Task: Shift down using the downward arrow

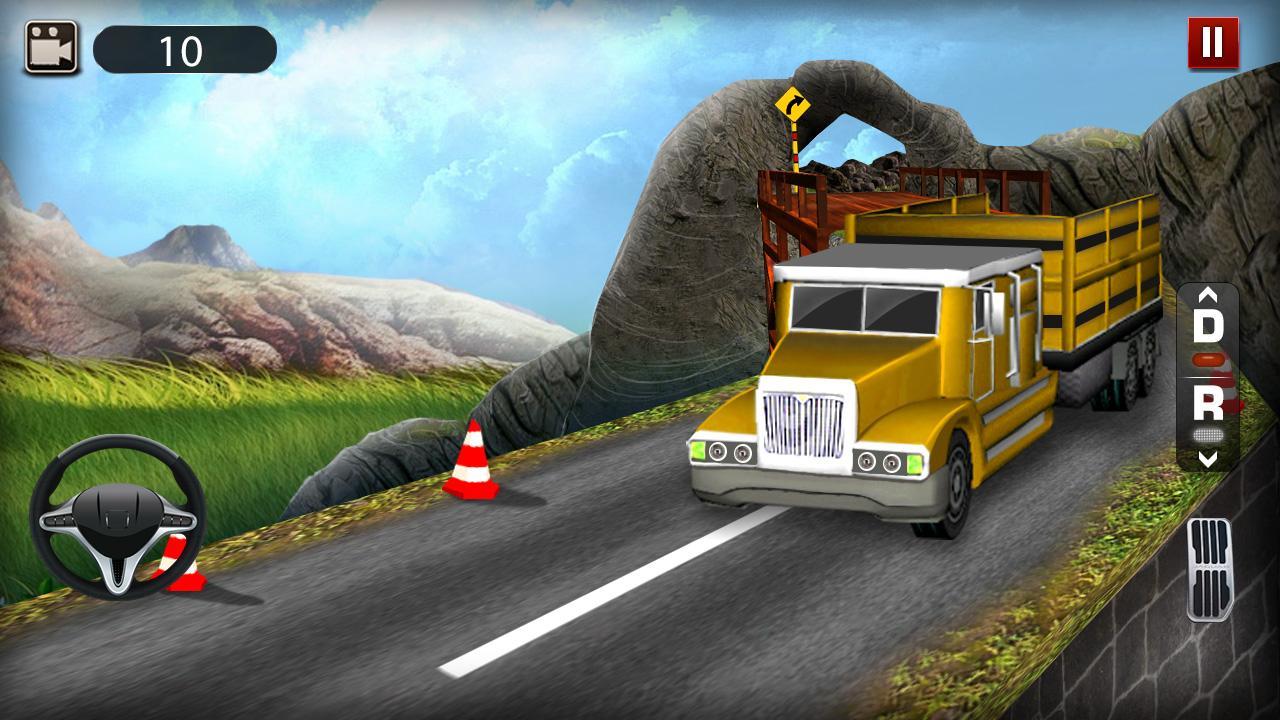Action: 1209,460
